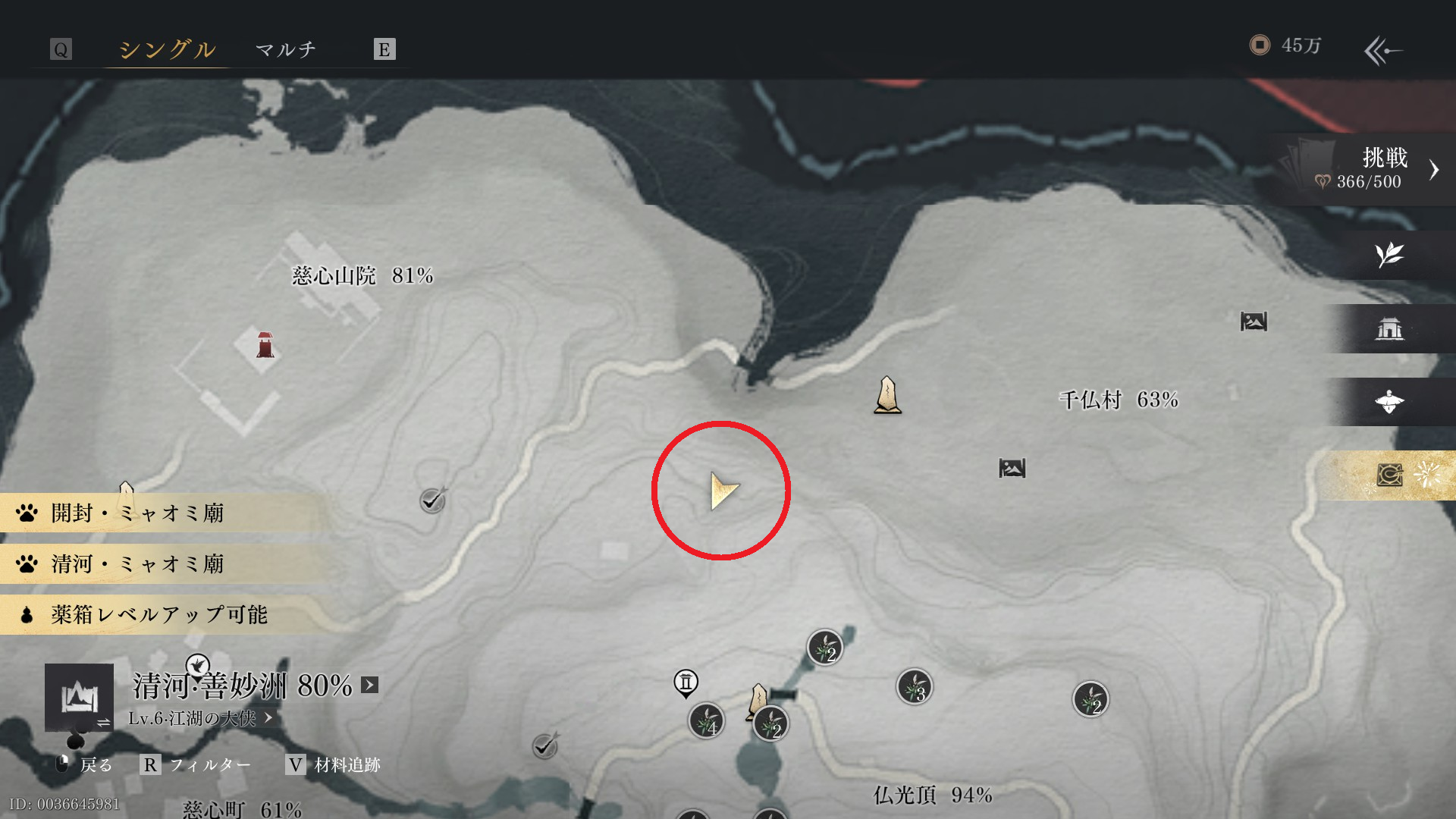Click the gold player arrow marker

(723, 491)
